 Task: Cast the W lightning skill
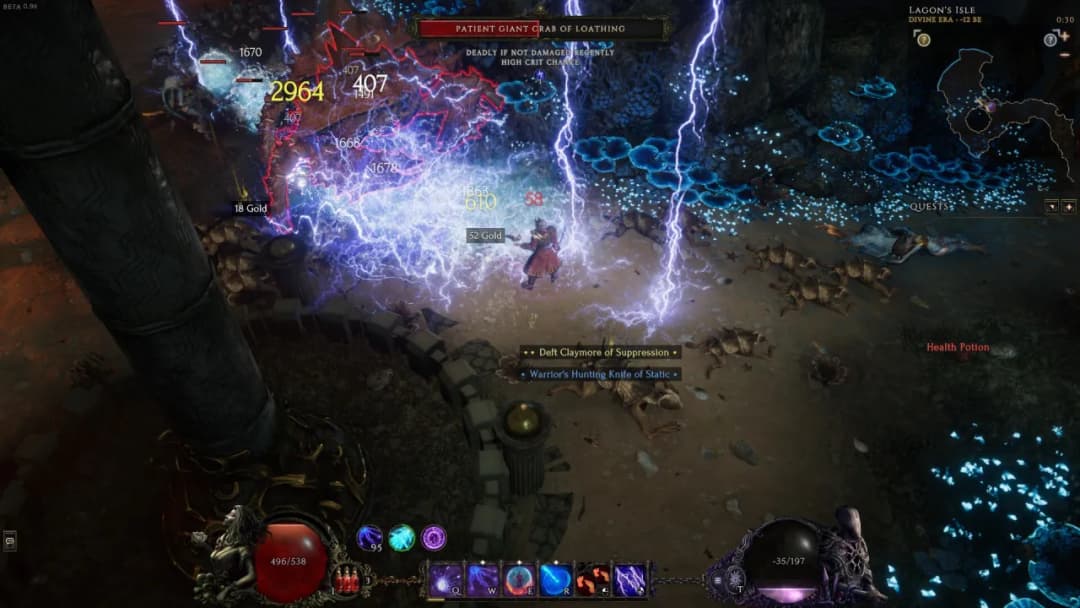click(483, 580)
